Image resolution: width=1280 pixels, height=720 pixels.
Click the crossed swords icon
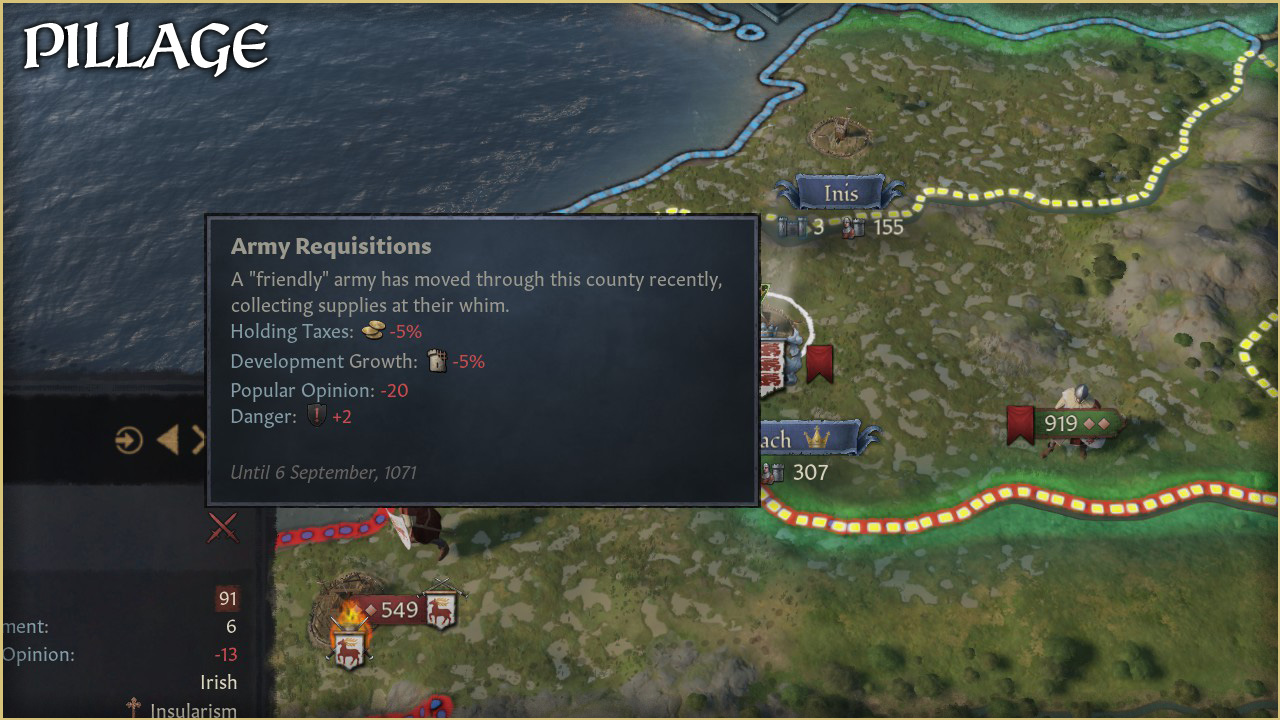point(223,527)
